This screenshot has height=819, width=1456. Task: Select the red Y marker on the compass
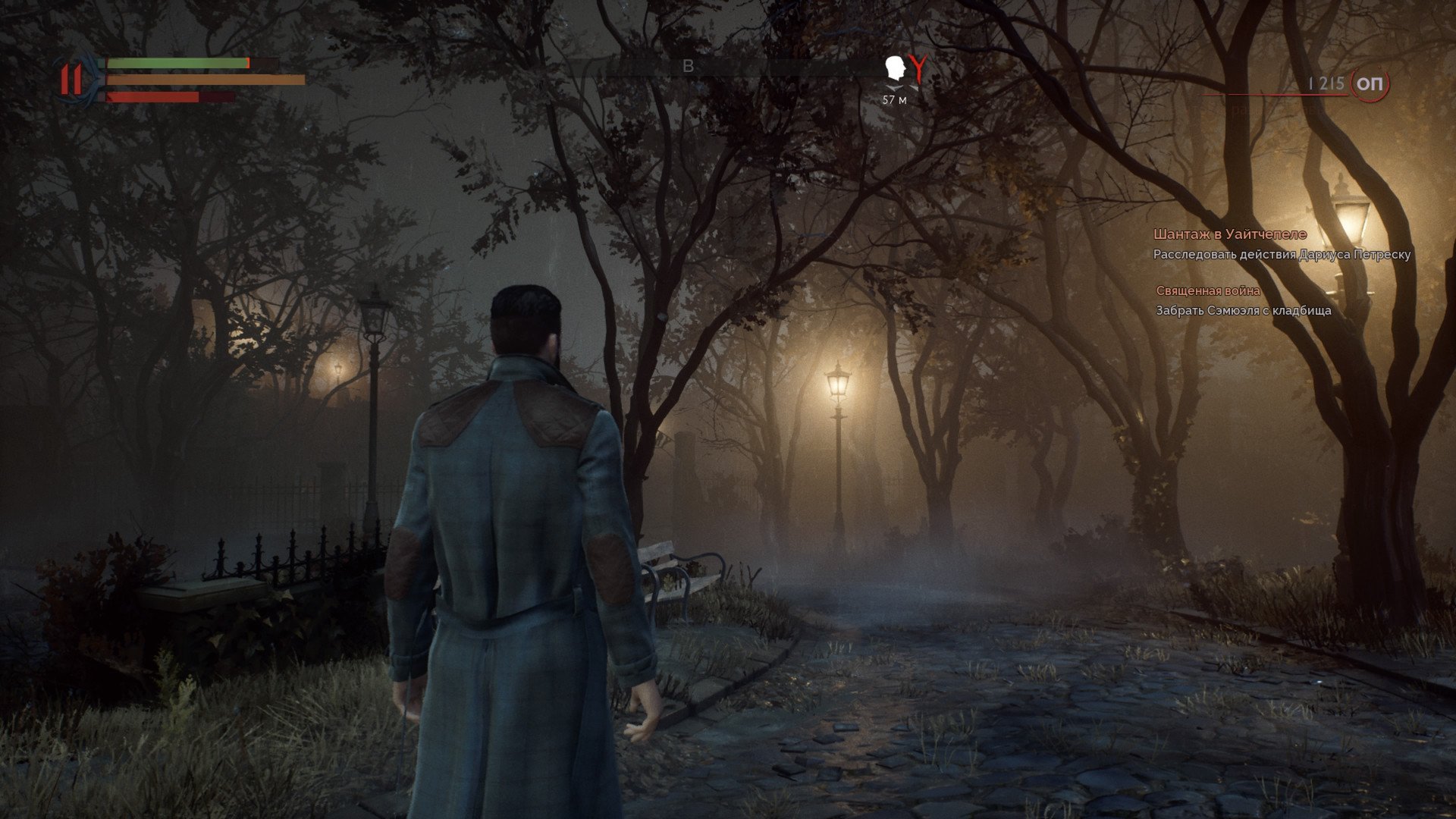point(918,69)
